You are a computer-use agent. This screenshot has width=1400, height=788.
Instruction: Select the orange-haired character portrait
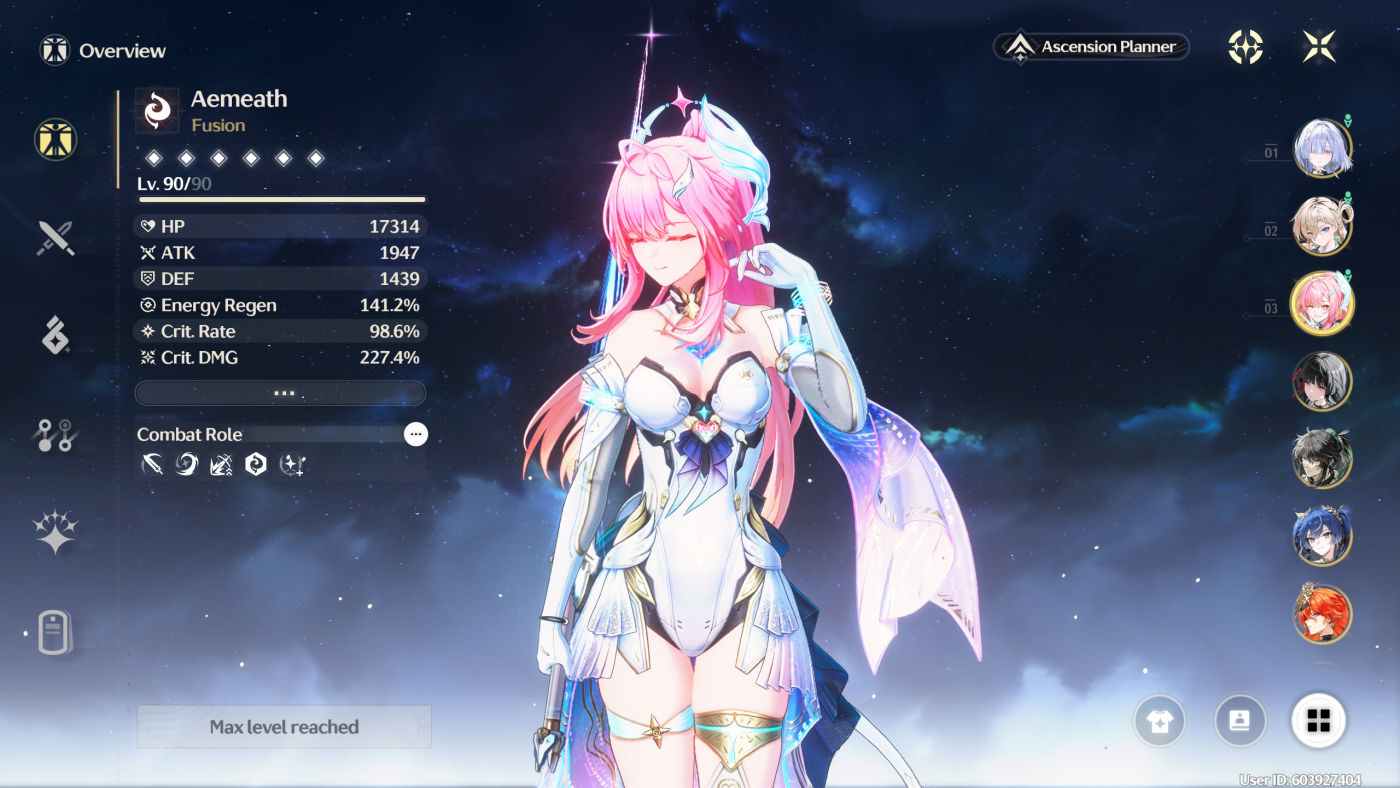click(1322, 613)
